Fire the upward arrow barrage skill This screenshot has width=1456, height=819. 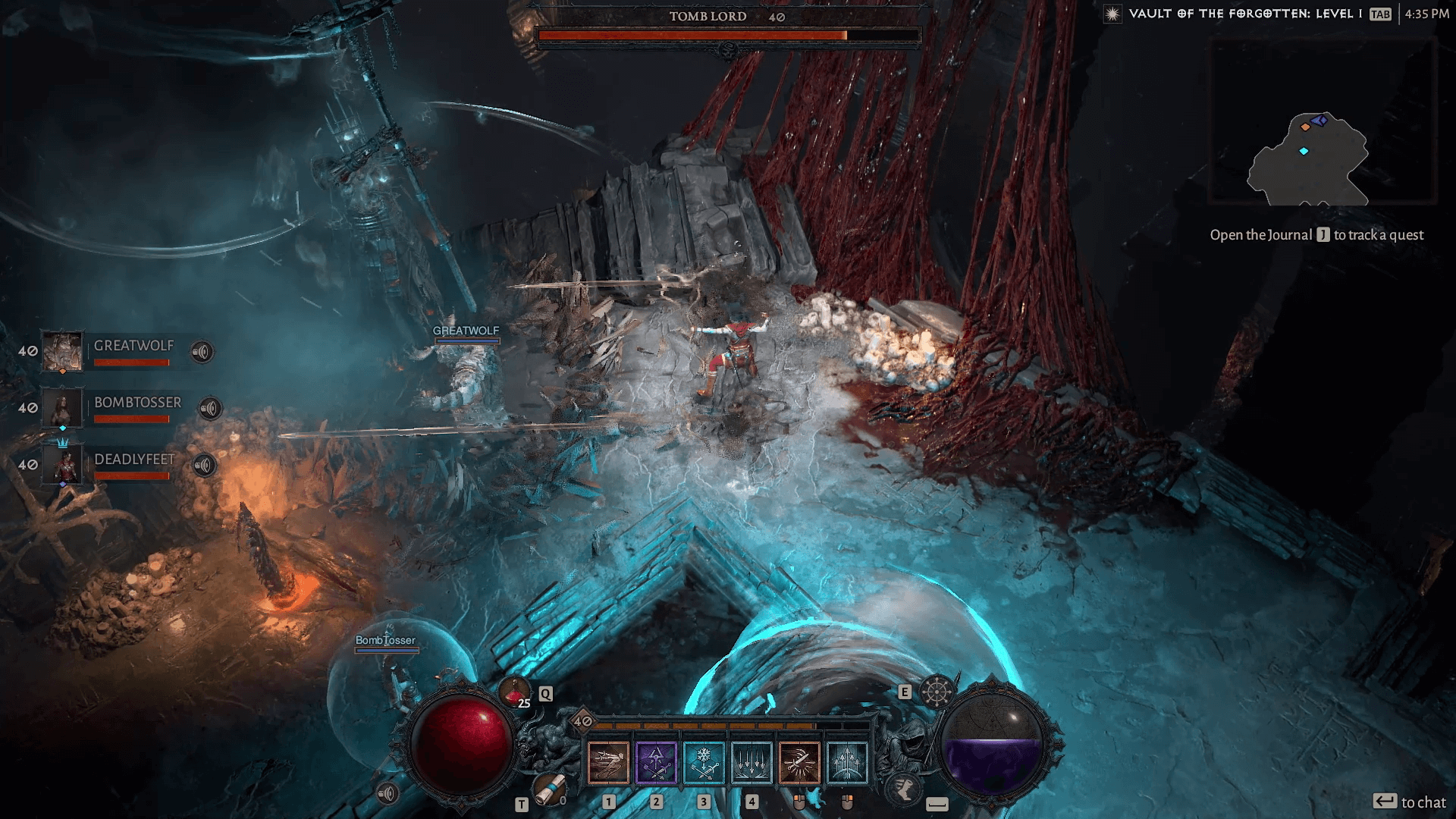(847, 762)
